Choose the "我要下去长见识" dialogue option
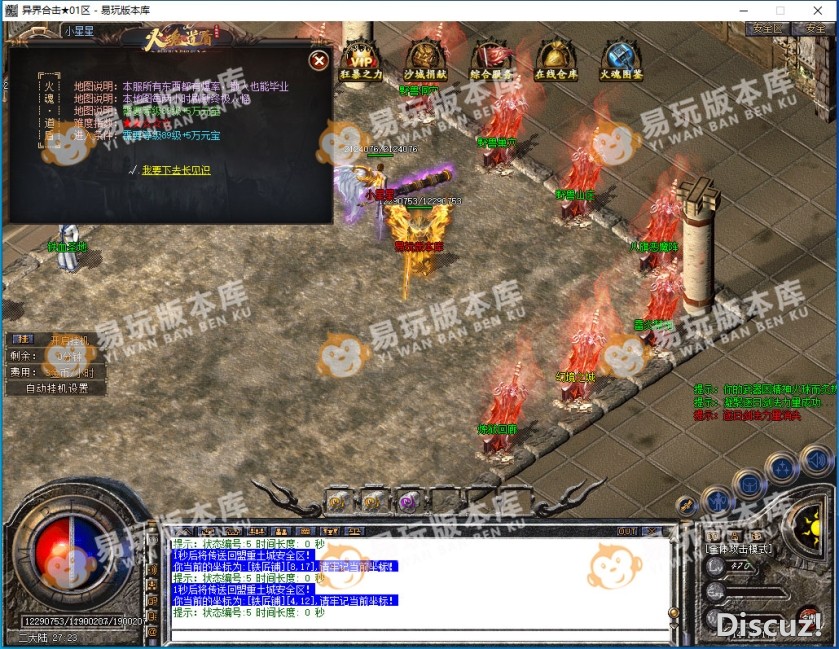 [x=176, y=171]
